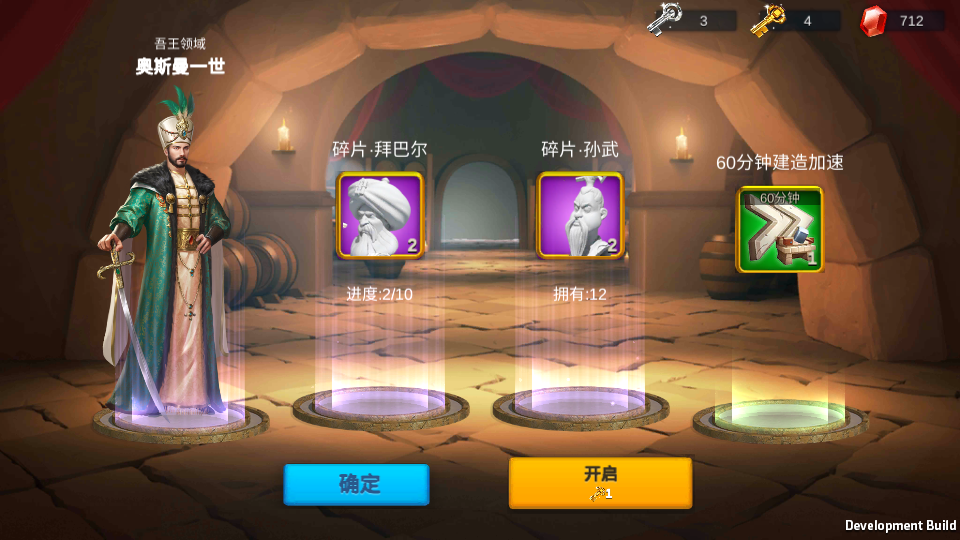Select the 碎片·孙武 fragment reward
The width and height of the screenshot is (960, 540).
tap(580, 215)
